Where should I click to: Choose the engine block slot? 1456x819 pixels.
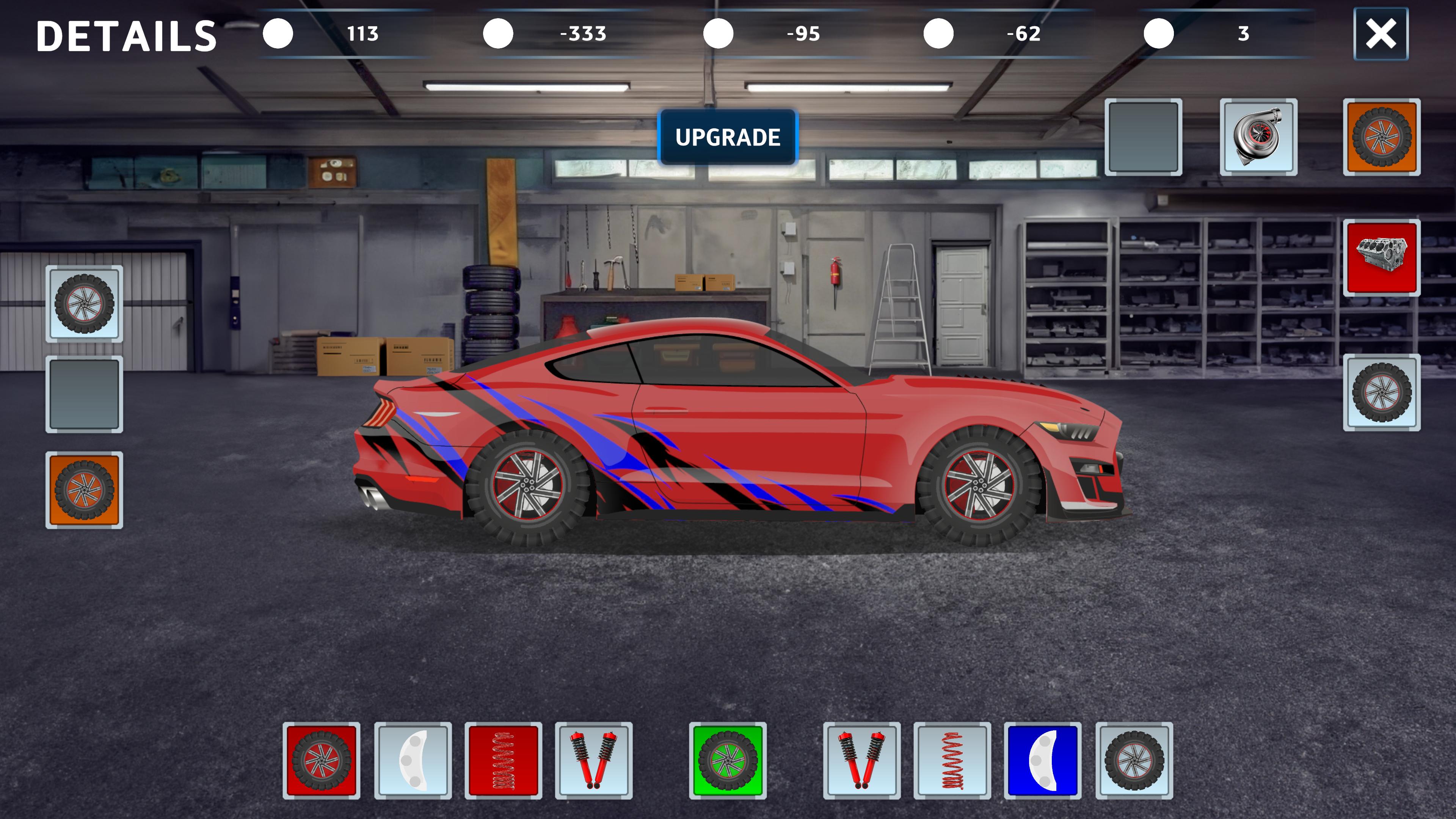tap(1381, 258)
